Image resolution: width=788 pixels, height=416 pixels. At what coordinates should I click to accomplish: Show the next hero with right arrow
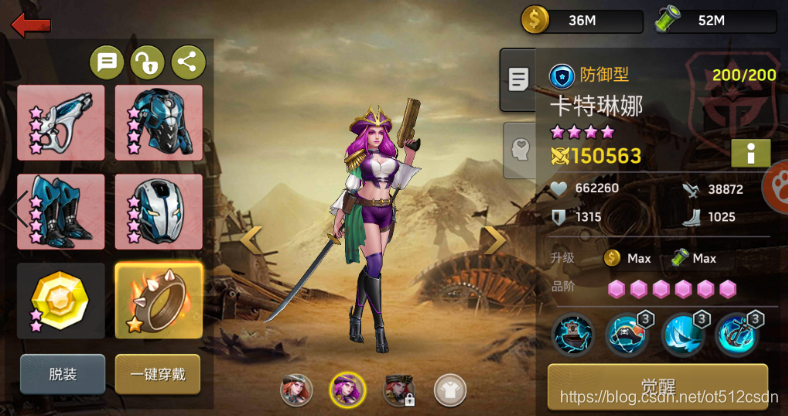pos(494,238)
